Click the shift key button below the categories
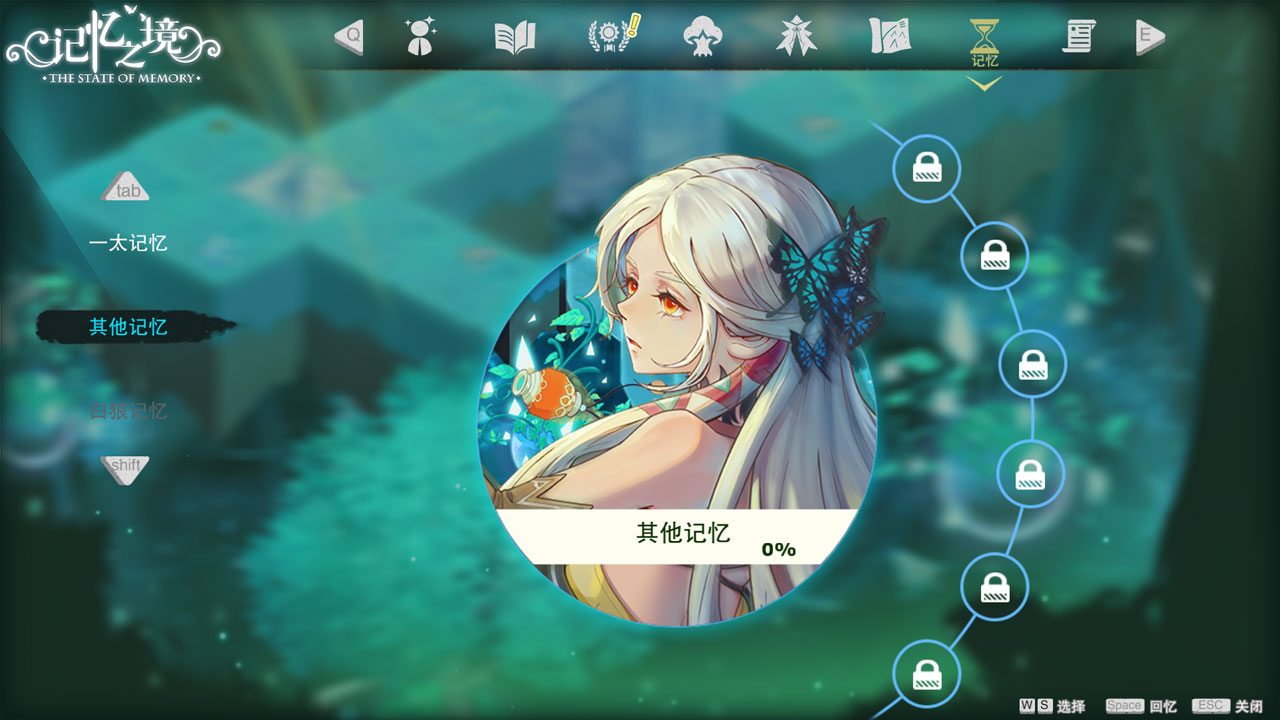Screen dimensions: 1280x720 [x=126, y=467]
